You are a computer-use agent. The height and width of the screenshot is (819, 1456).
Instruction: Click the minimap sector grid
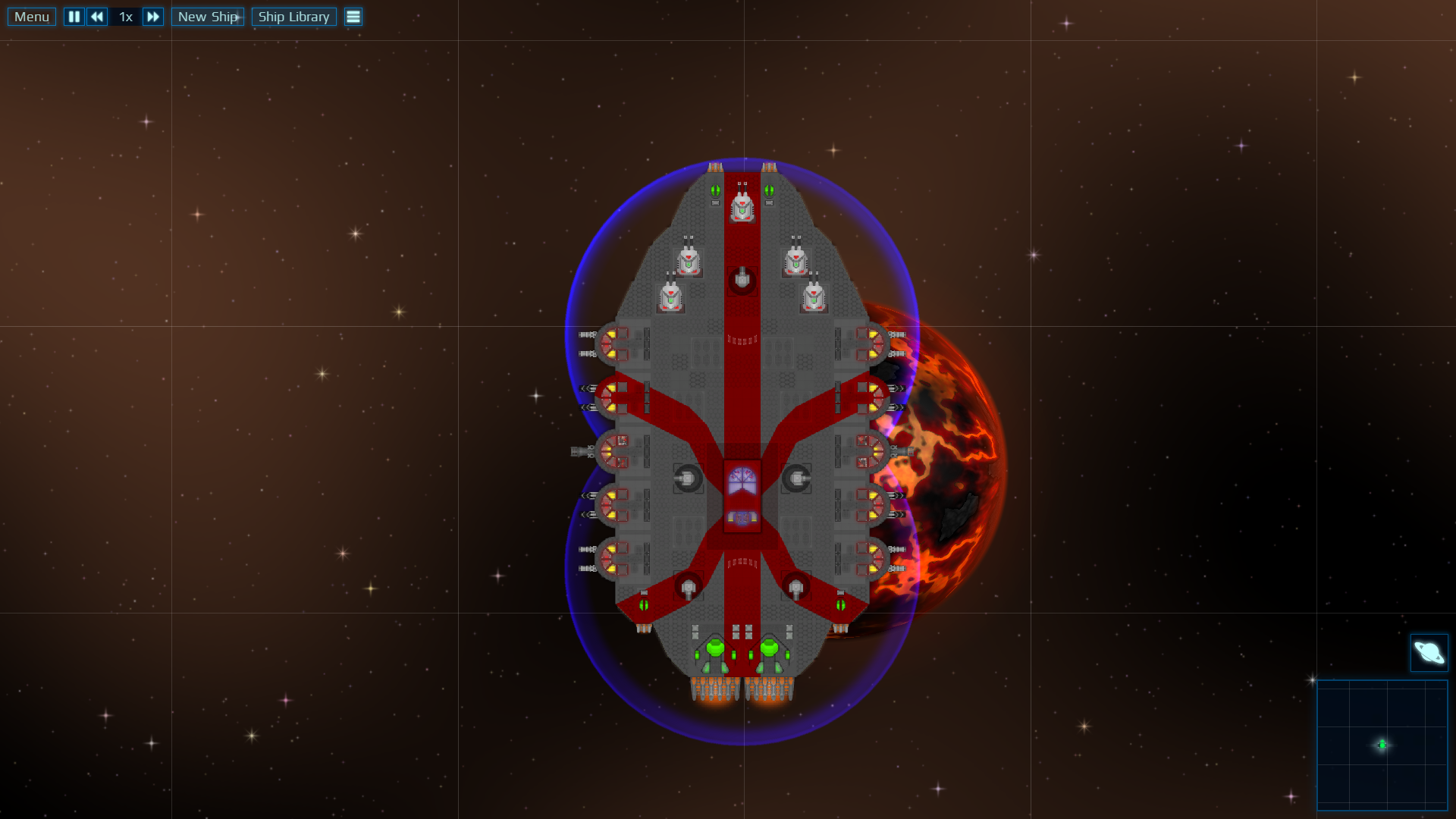(x=1382, y=745)
